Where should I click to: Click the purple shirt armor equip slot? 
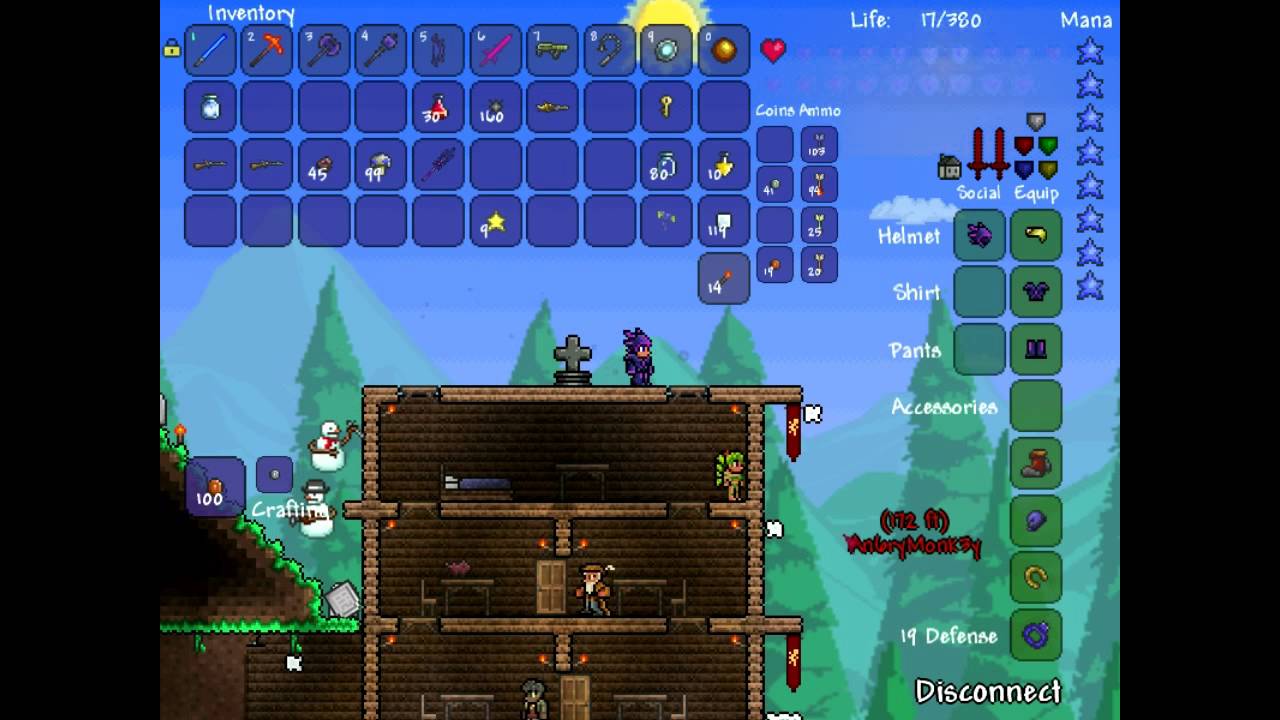1036,292
